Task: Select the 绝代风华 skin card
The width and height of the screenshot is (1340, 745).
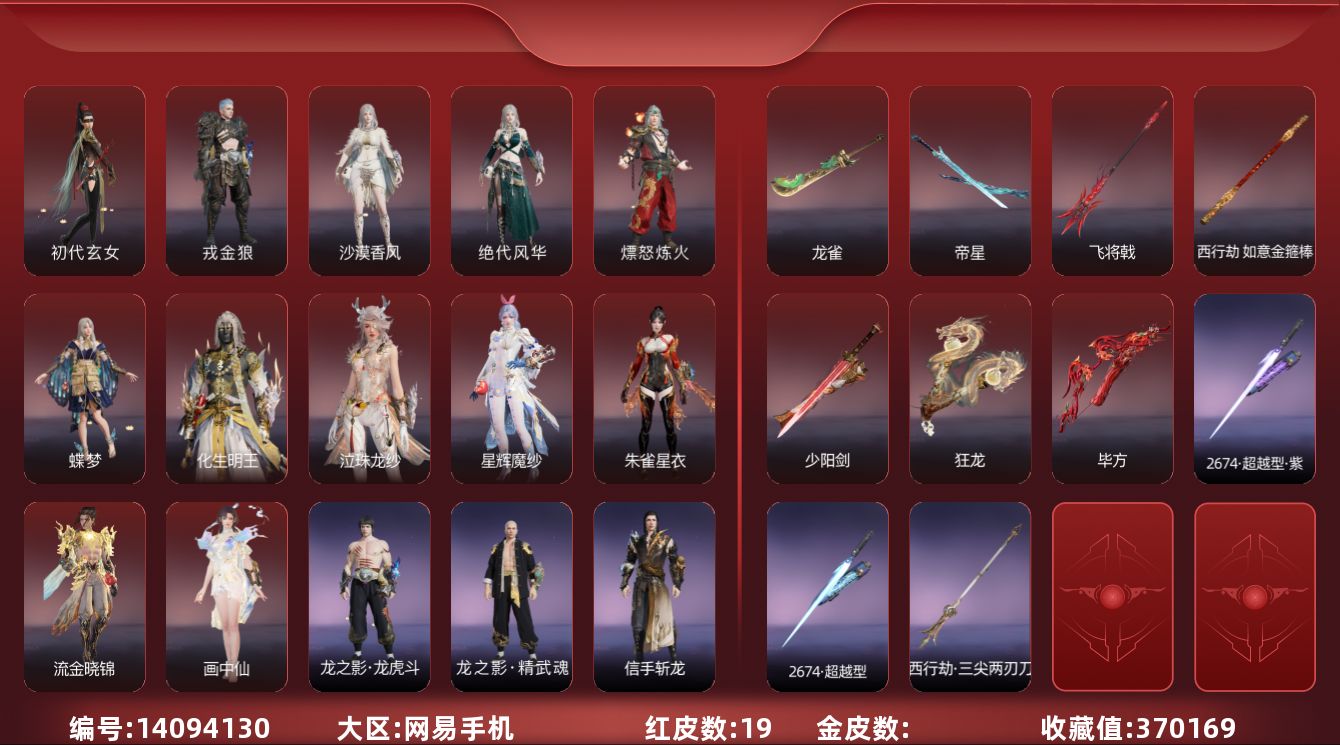Action: (511, 180)
